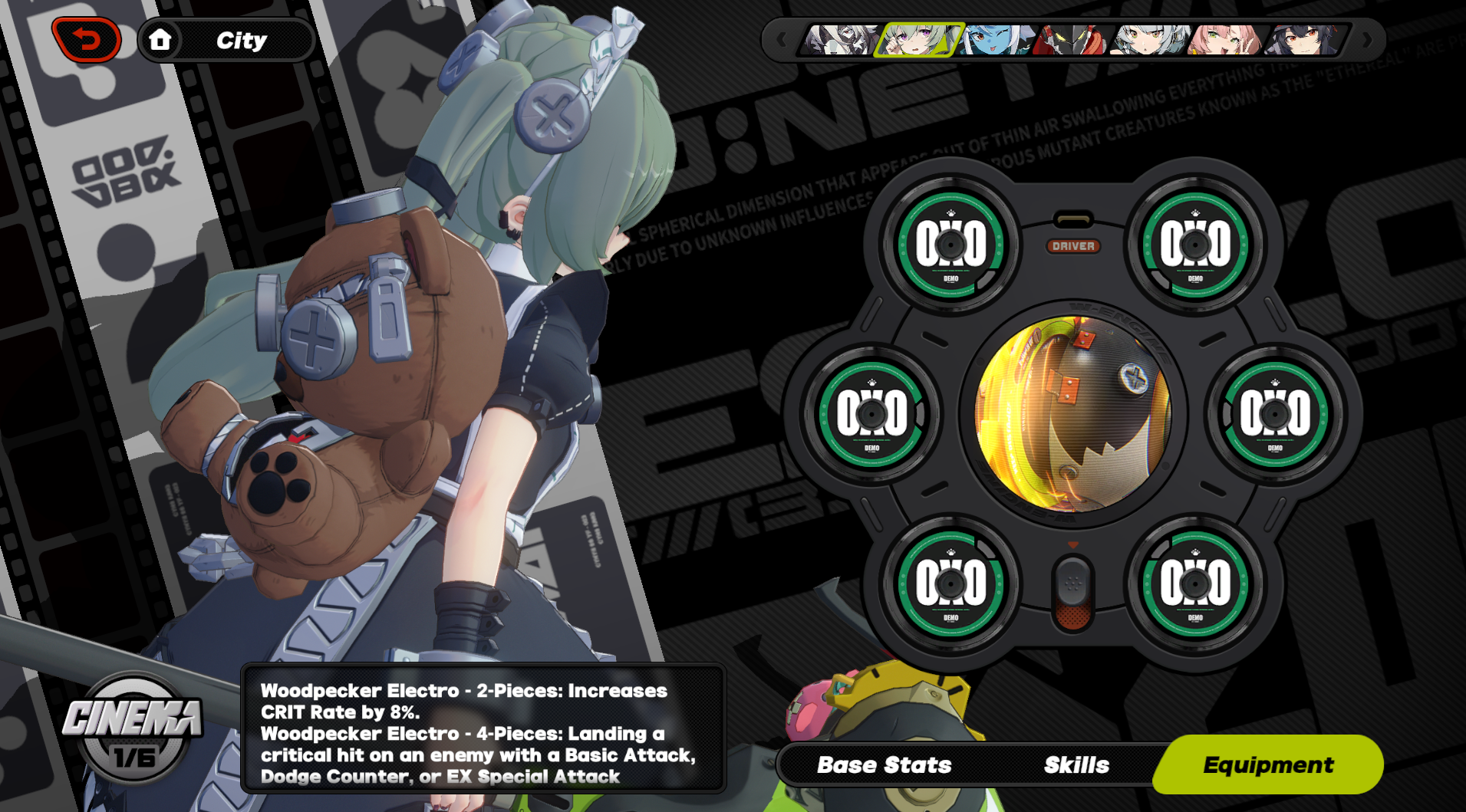Choose the red and black armored character portrait
Screen dimensions: 1466x812
pyautogui.click(x=1072, y=39)
